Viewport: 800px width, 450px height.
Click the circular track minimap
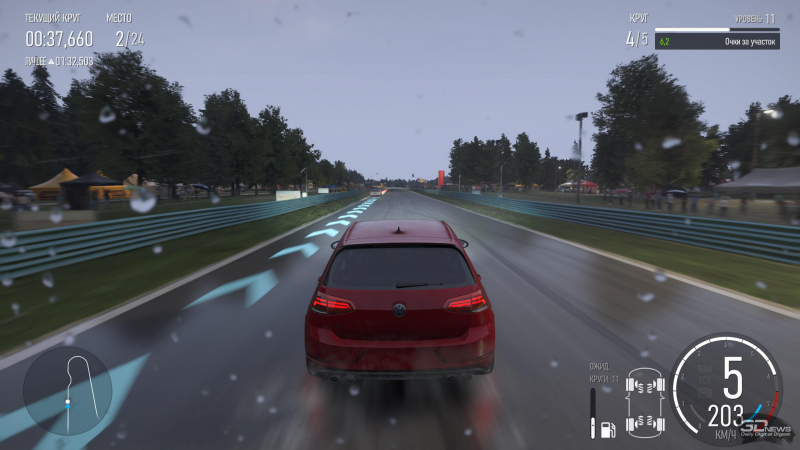coord(67,391)
